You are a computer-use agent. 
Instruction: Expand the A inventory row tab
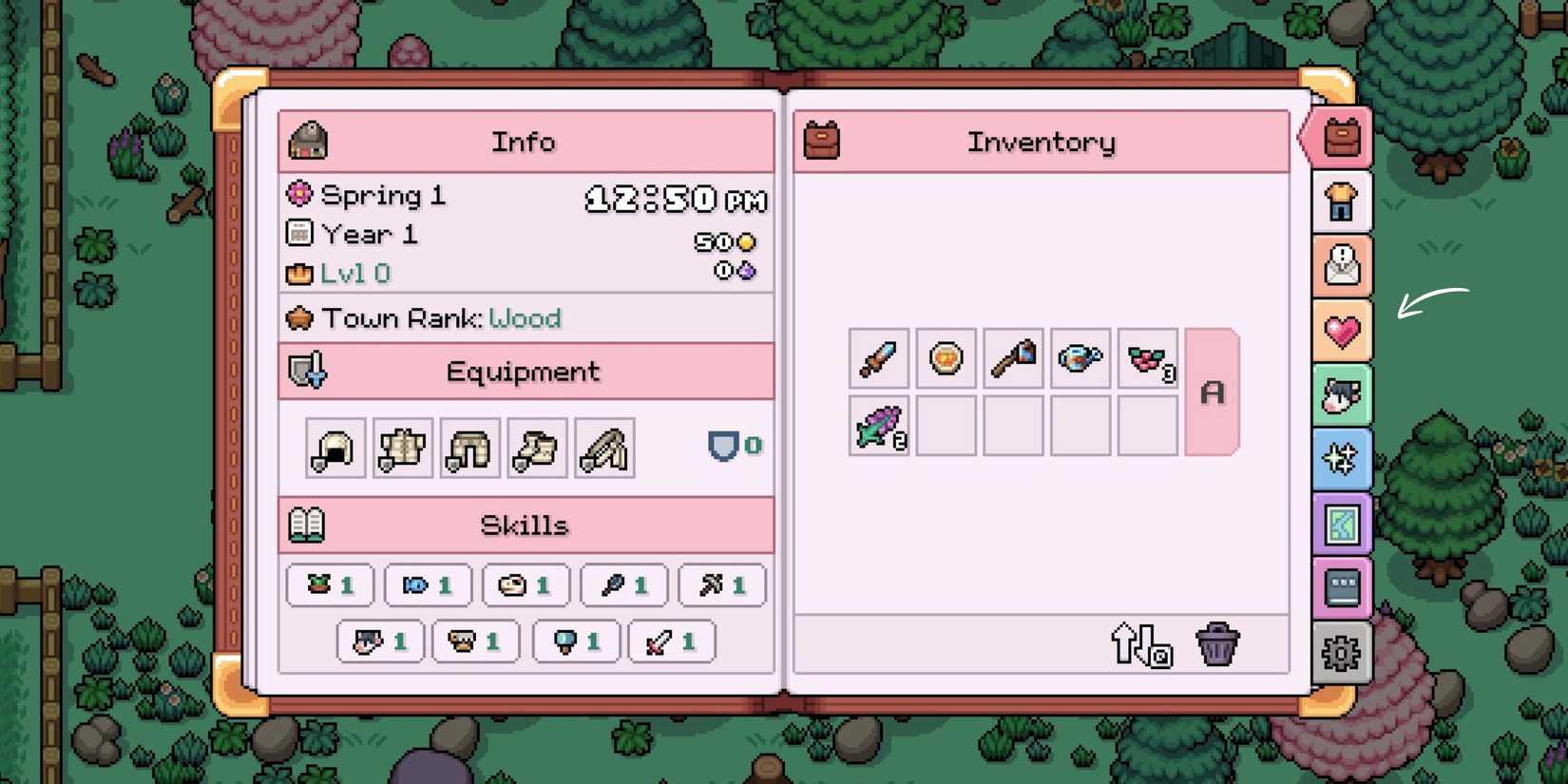[1212, 390]
